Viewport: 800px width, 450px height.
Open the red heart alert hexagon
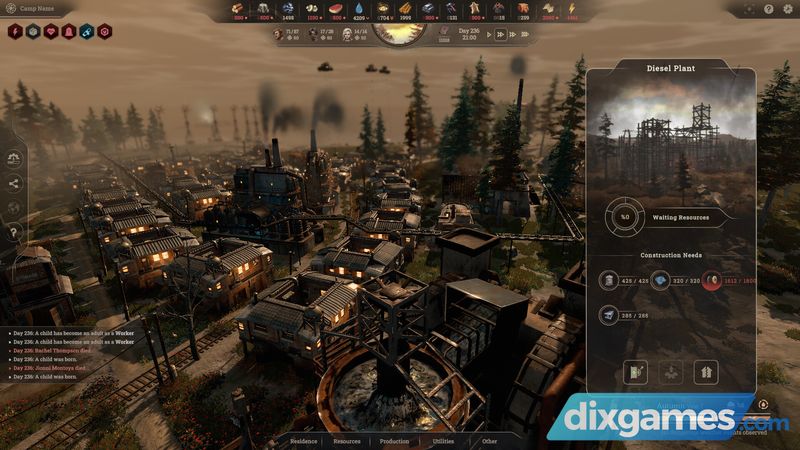(52, 31)
